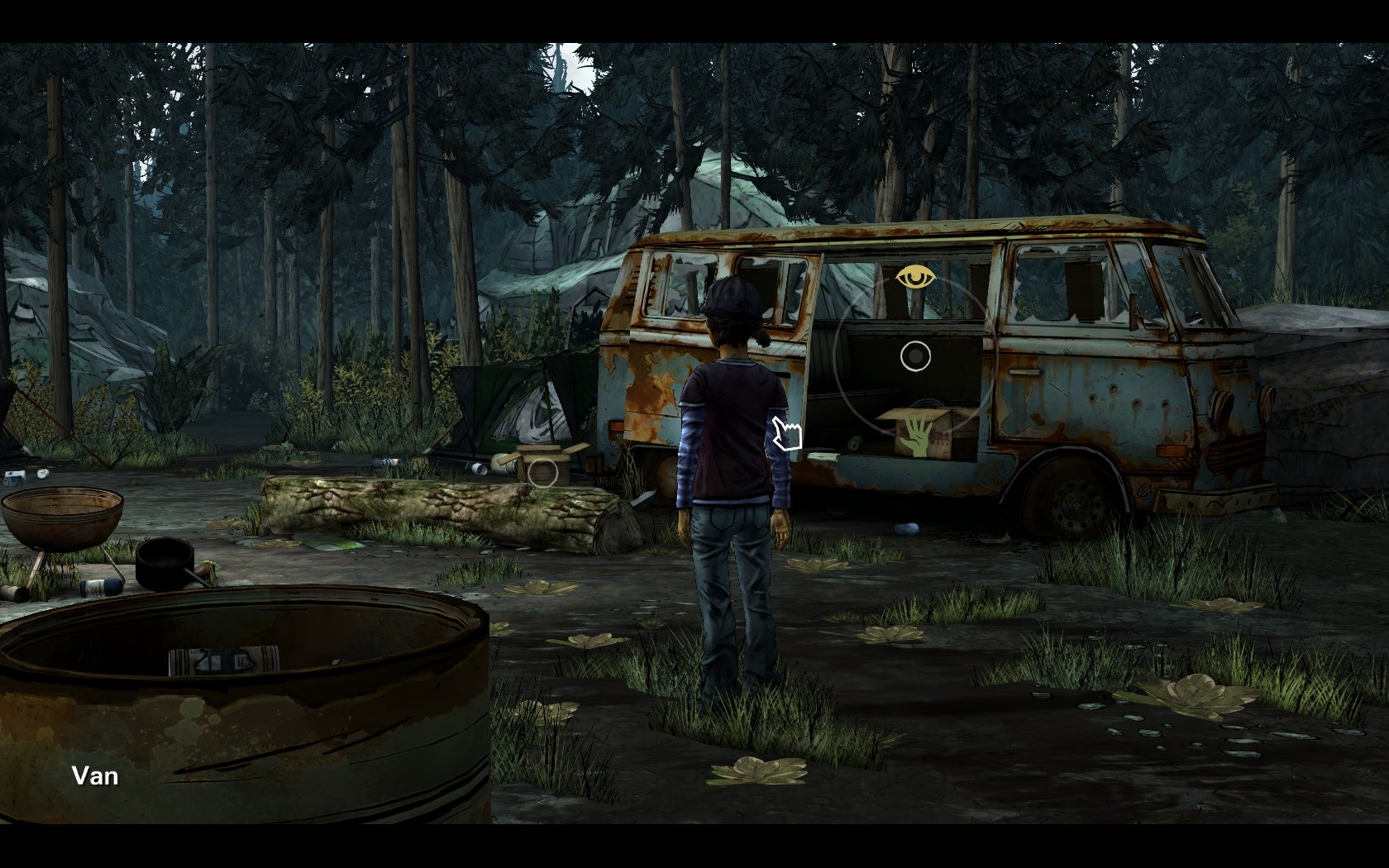Select the hotspot circle beside the log
Image resolution: width=1389 pixels, height=868 pixels.
(543, 473)
